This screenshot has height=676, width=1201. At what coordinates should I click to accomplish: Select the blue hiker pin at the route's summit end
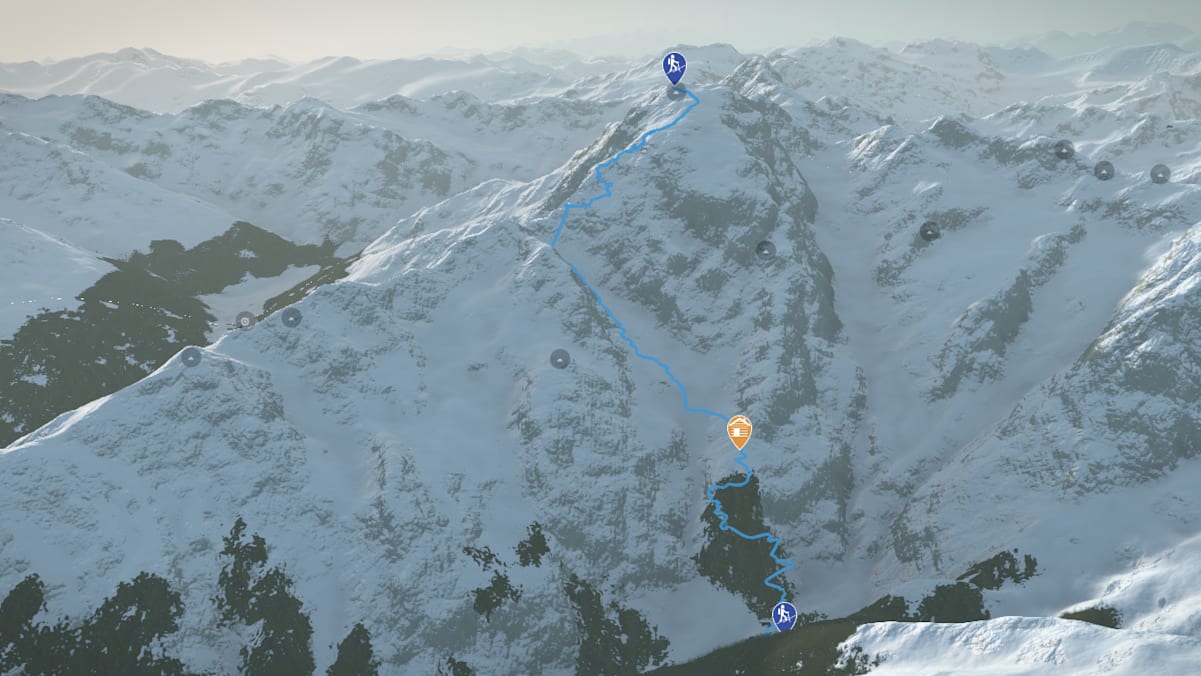coord(674,66)
